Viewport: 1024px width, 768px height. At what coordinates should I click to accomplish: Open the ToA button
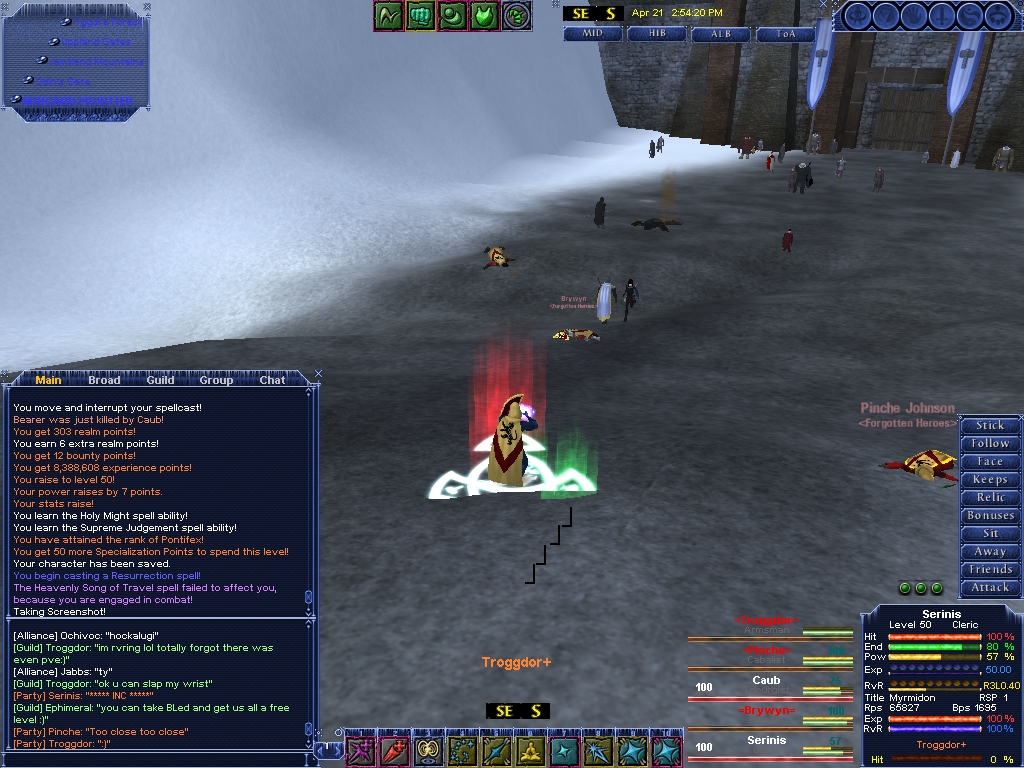(x=786, y=33)
